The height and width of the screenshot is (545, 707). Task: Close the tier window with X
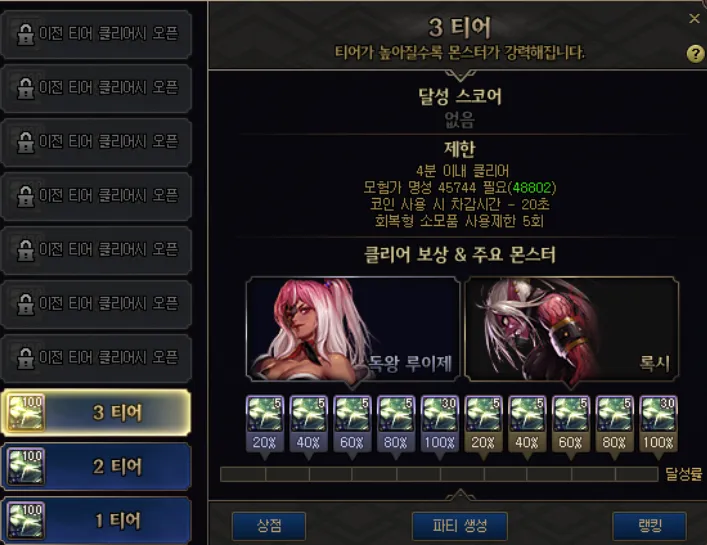(x=695, y=18)
